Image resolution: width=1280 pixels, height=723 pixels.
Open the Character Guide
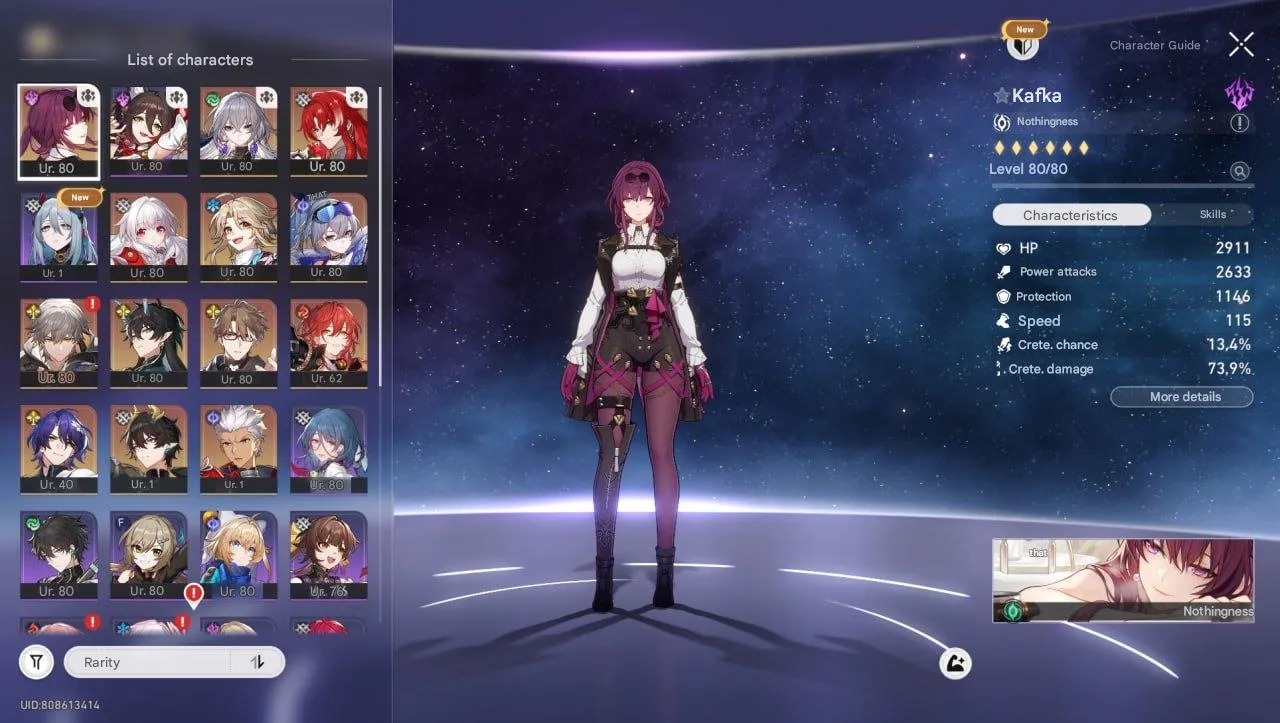tap(1155, 45)
